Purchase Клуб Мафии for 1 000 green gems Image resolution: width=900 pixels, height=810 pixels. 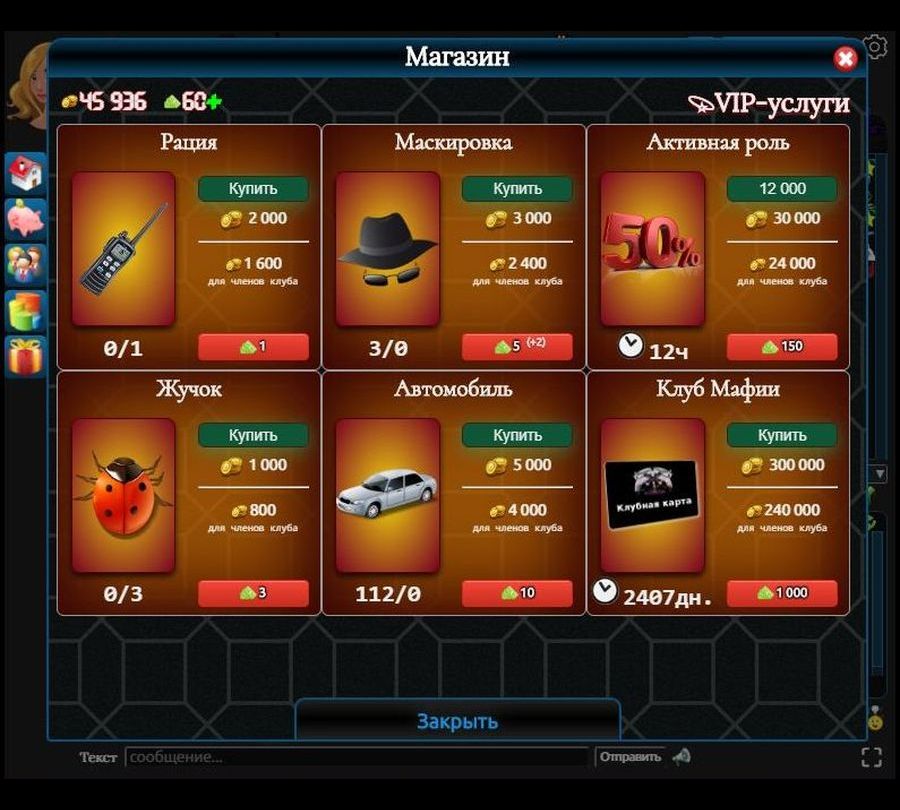(x=782, y=593)
